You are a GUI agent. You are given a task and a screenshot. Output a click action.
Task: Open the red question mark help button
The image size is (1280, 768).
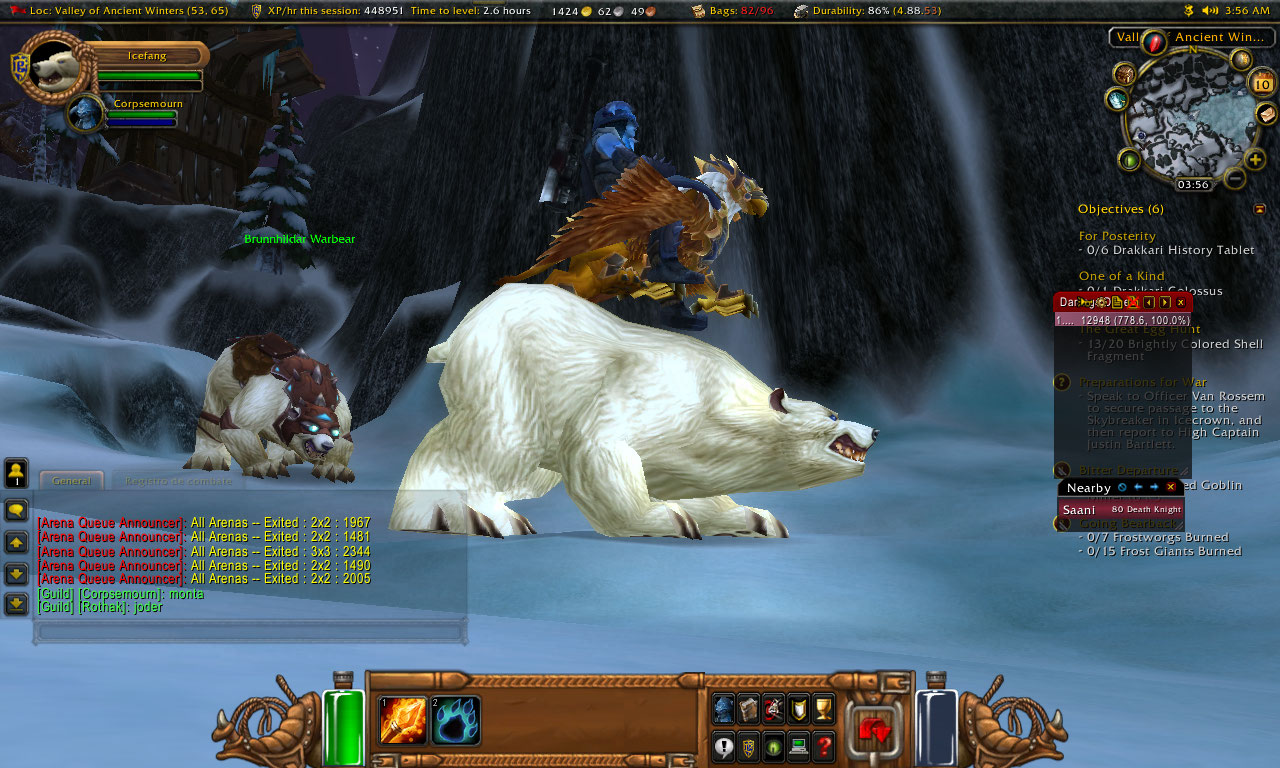[823, 746]
